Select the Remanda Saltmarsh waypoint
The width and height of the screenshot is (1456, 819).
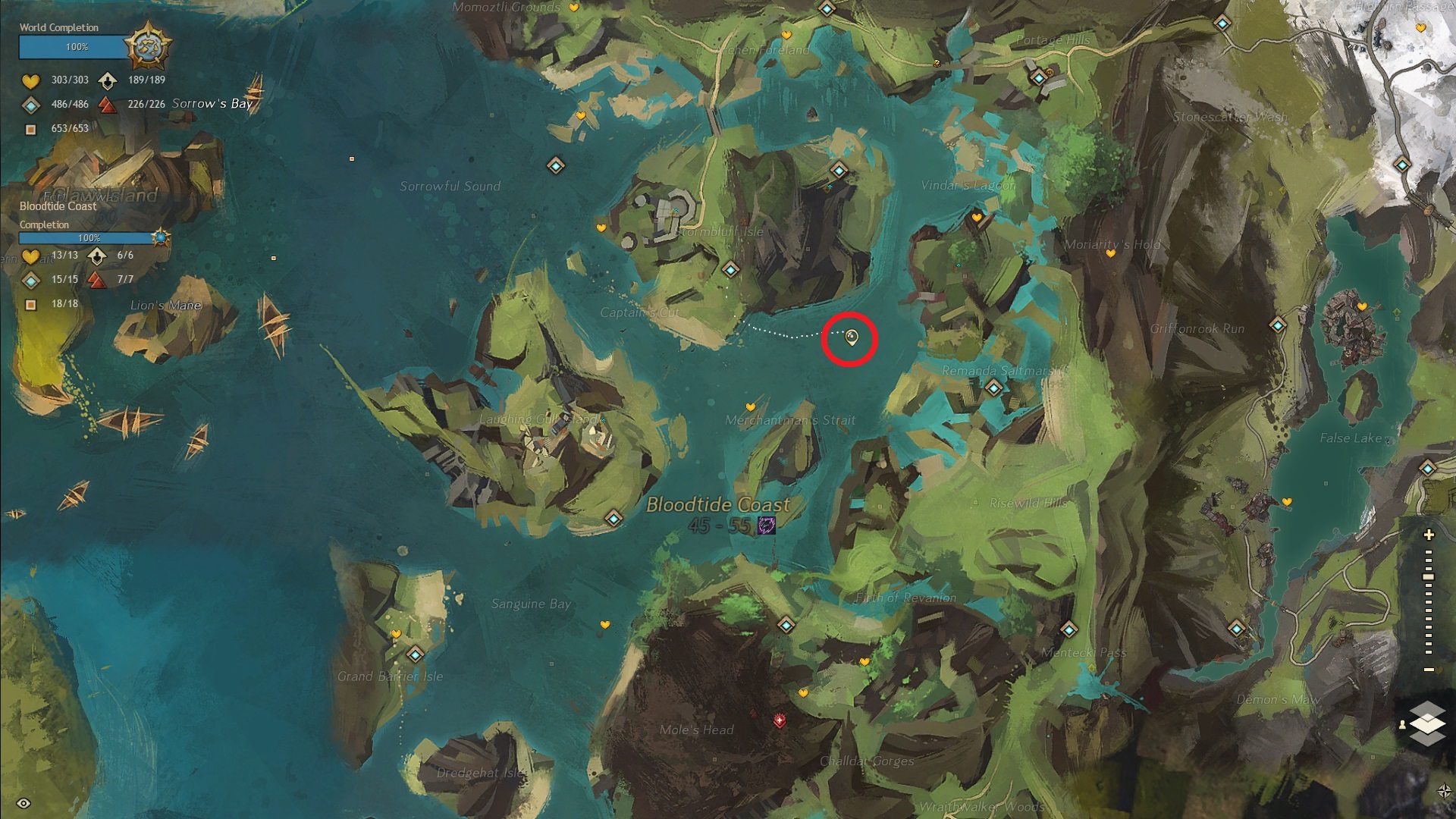[993, 388]
